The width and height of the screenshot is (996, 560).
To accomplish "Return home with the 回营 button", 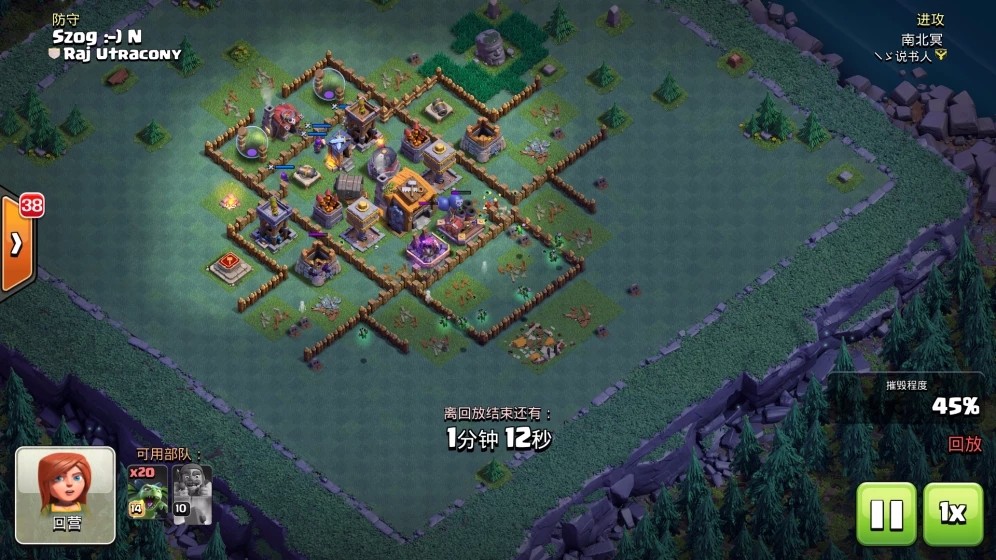I will (x=65, y=495).
